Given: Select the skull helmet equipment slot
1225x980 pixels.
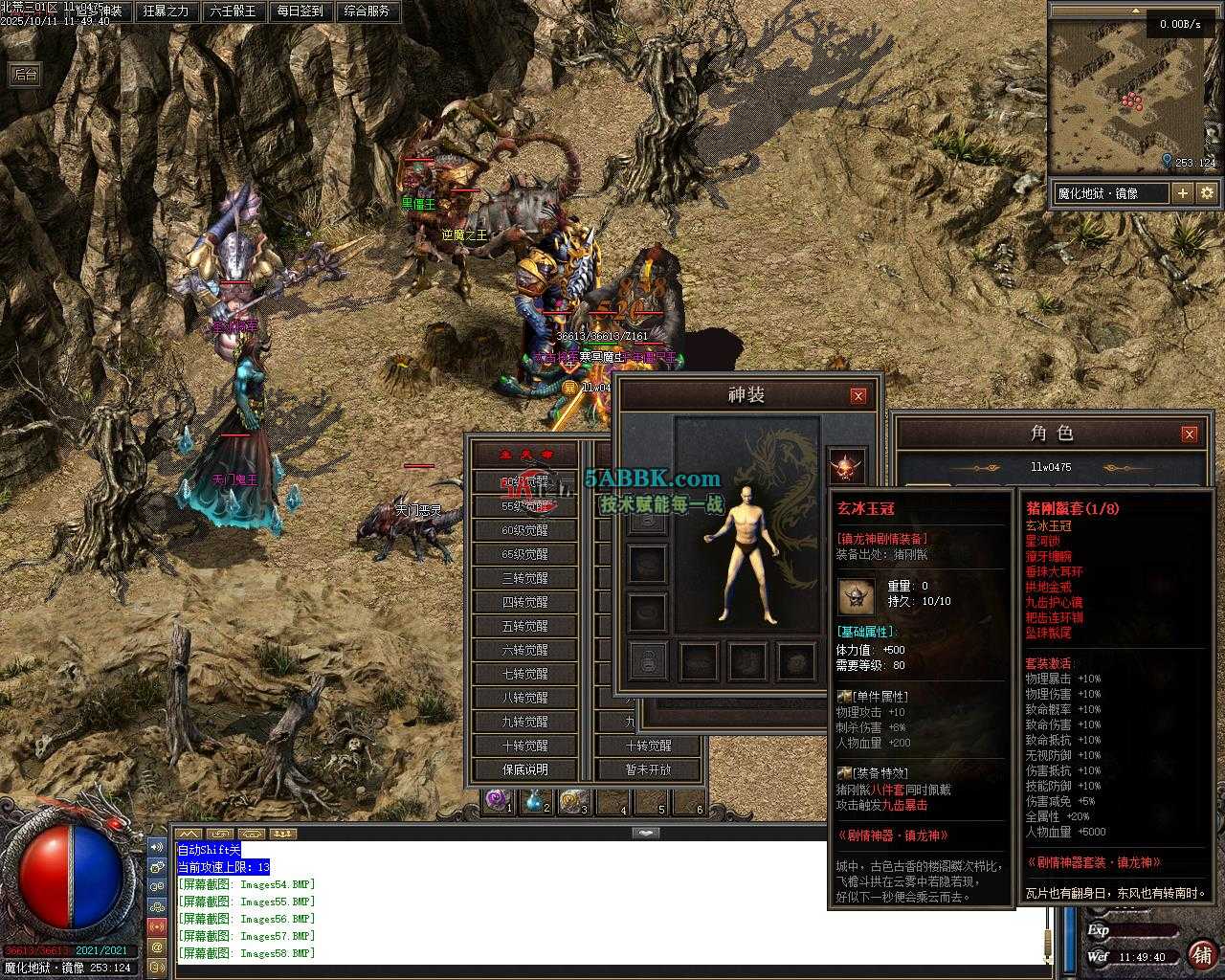Looking at the screenshot, I should click(x=847, y=467).
